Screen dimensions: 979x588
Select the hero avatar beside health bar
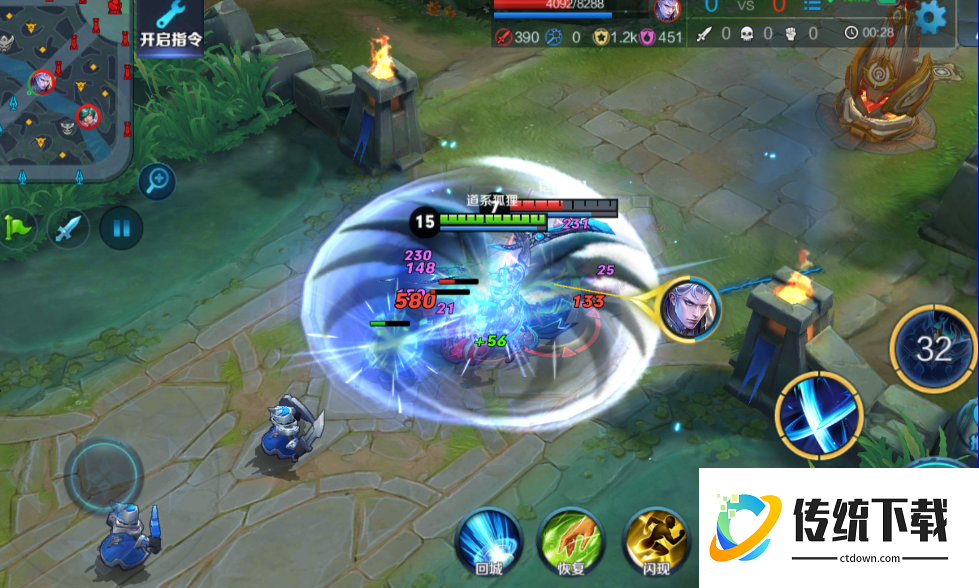tap(666, 10)
